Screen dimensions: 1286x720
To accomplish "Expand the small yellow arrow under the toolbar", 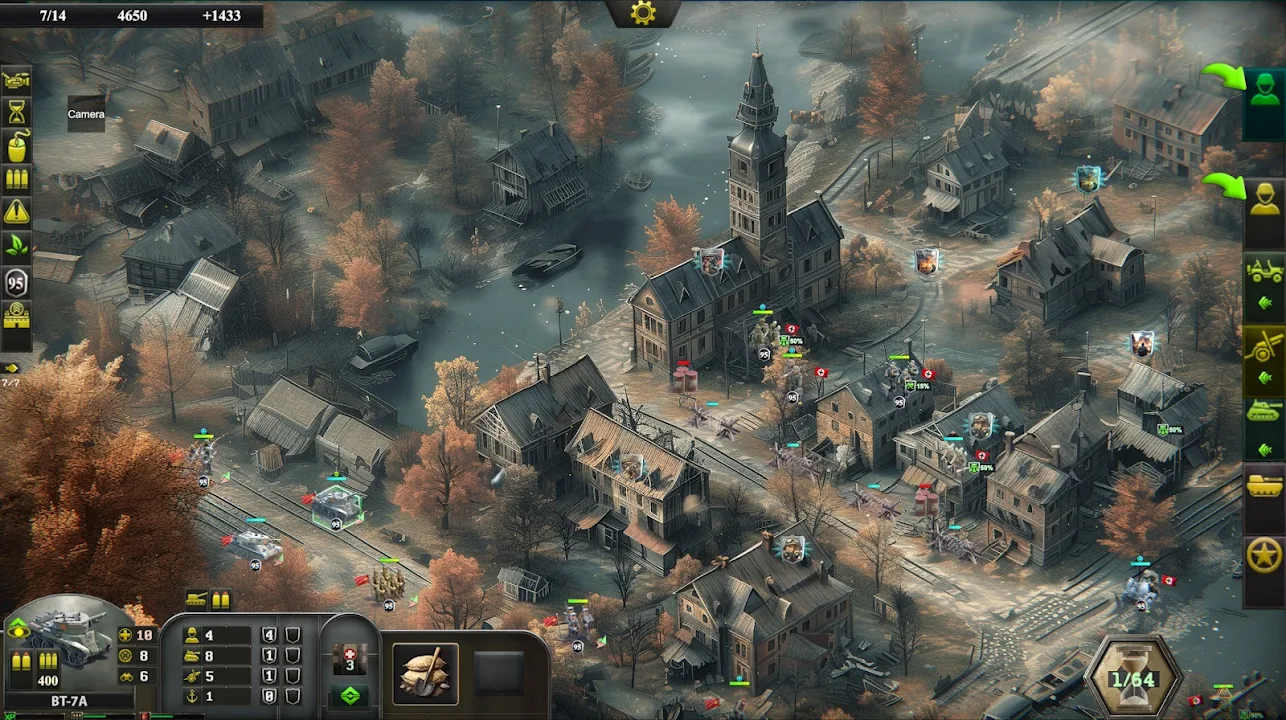I will point(12,367).
